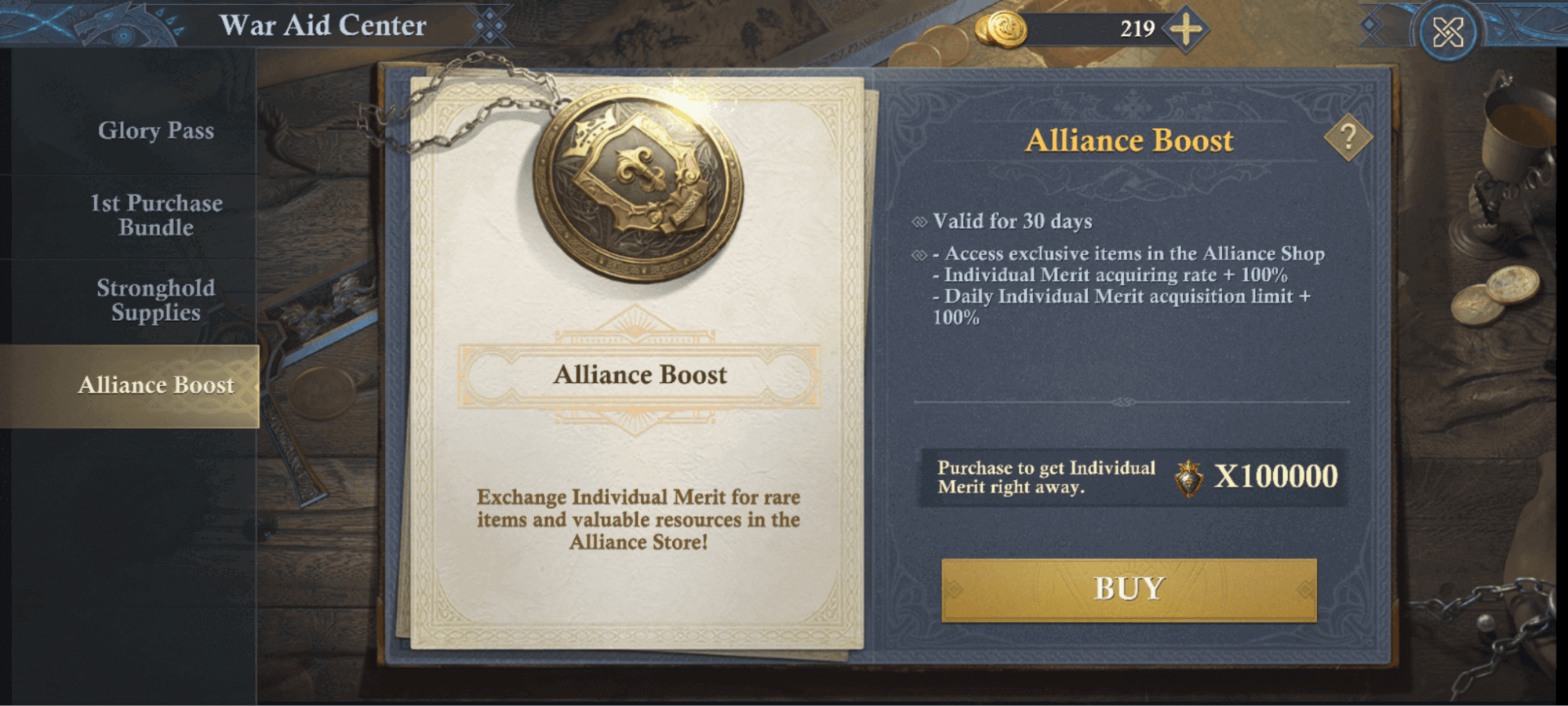This screenshot has height=706, width=1568.
Task: Switch to 1st Purchase Bundle tab
Action: (x=155, y=215)
